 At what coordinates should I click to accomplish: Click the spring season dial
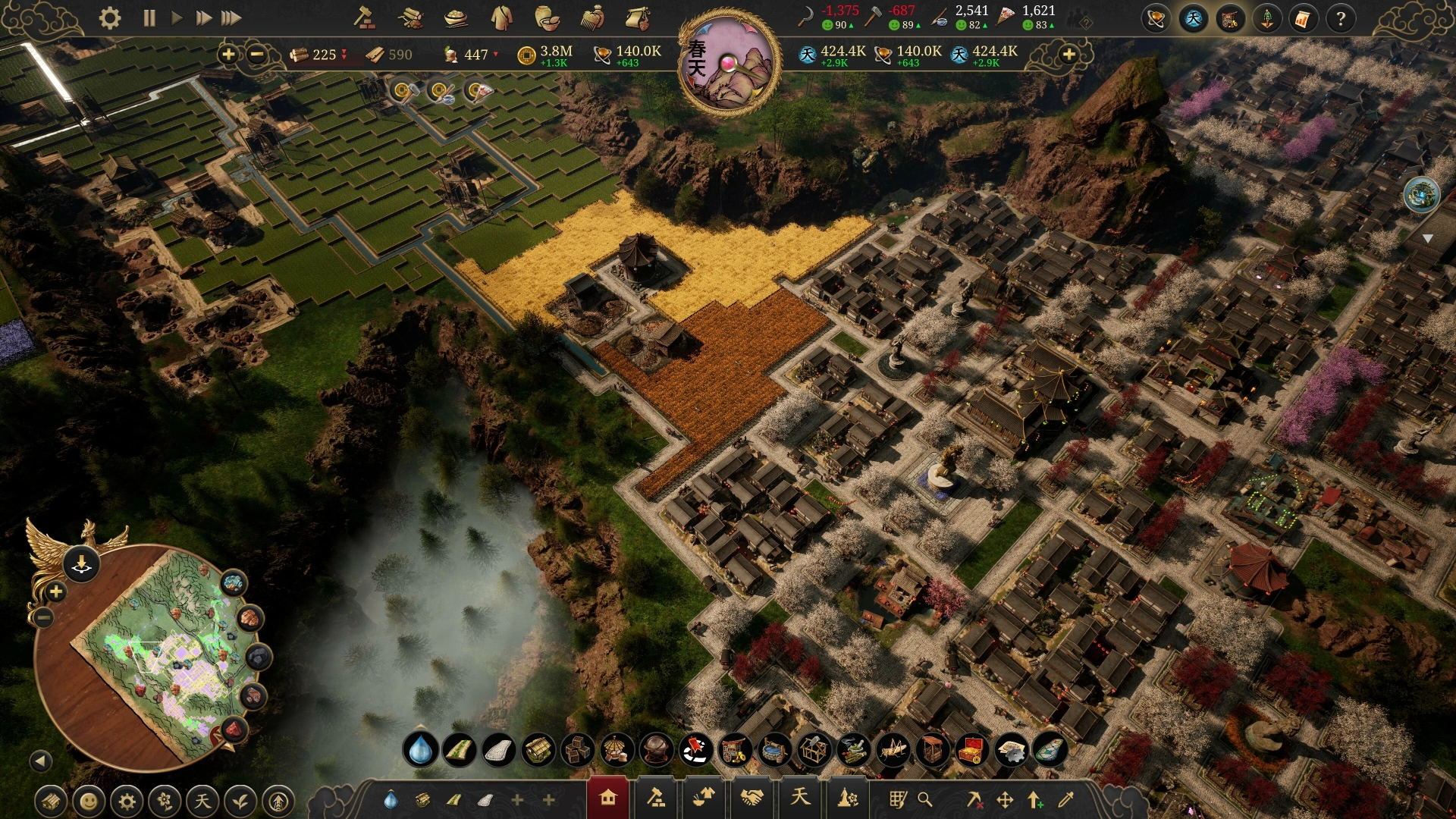[728, 62]
